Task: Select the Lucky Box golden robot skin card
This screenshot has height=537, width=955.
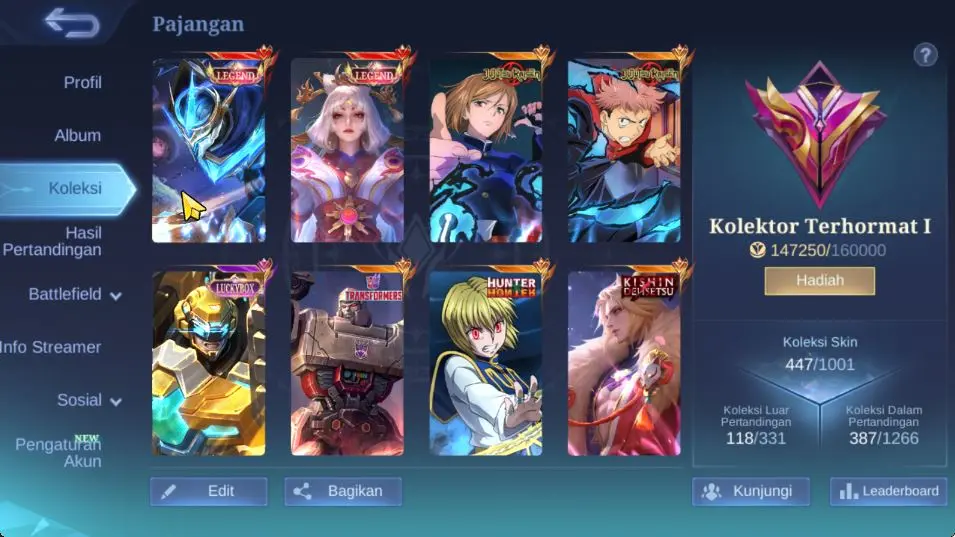Action: (x=209, y=363)
